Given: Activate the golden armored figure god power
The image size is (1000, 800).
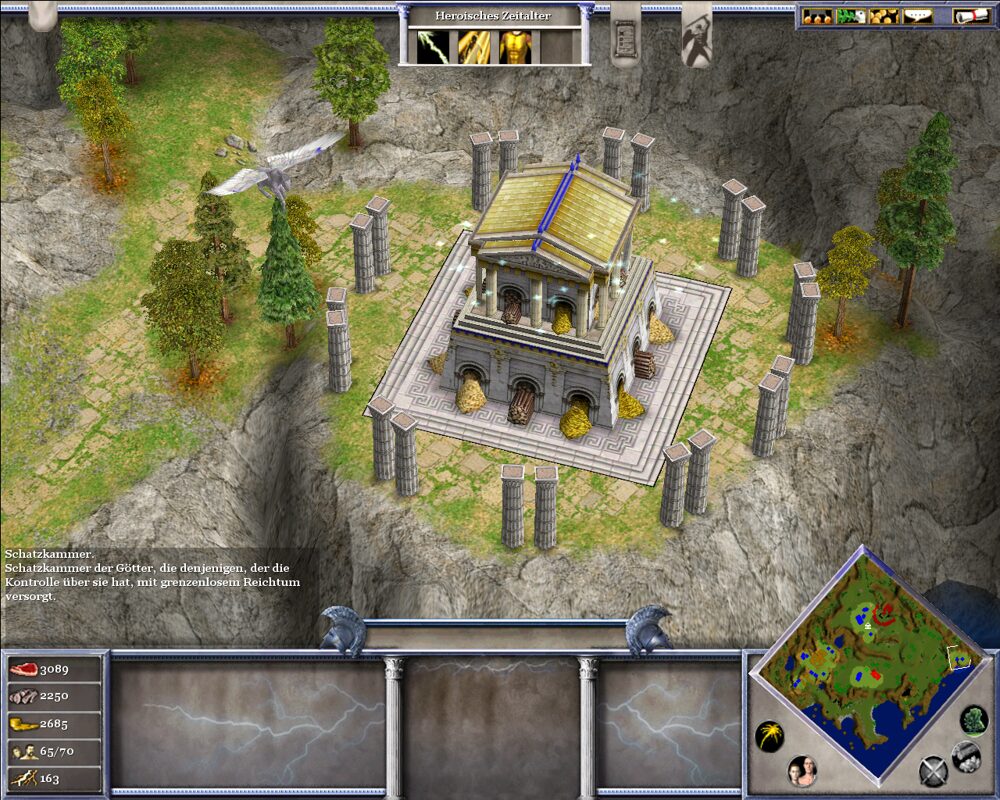Looking at the screenshot, I should [x=515, y=47].
